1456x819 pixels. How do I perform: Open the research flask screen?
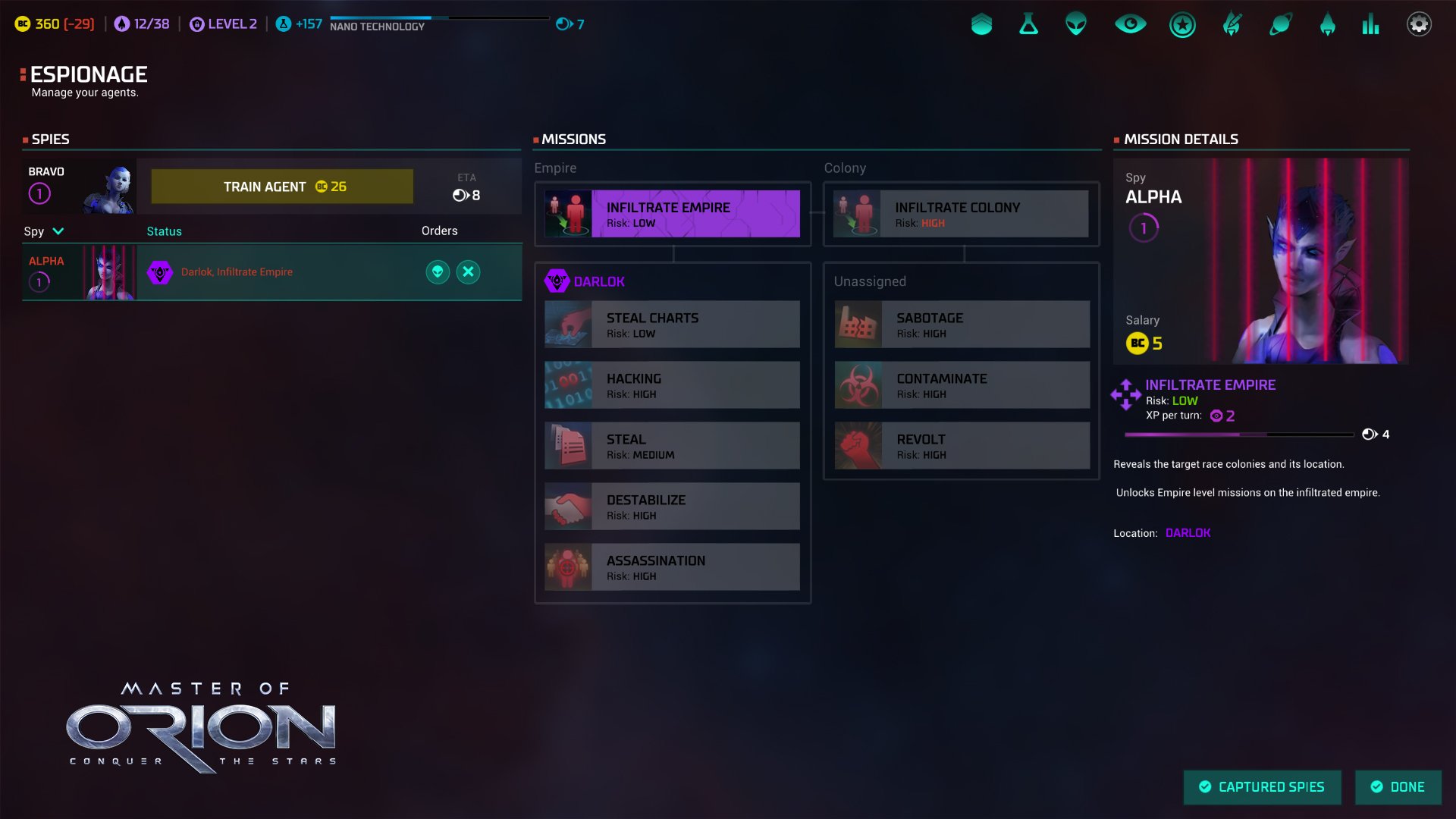click(x=1028, y=24)
